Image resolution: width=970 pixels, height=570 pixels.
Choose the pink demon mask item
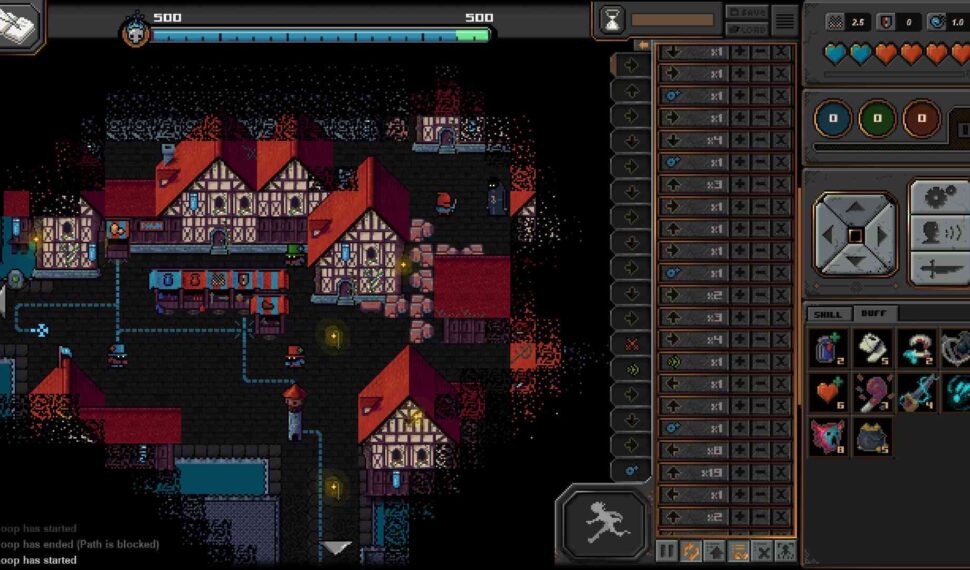829,437
